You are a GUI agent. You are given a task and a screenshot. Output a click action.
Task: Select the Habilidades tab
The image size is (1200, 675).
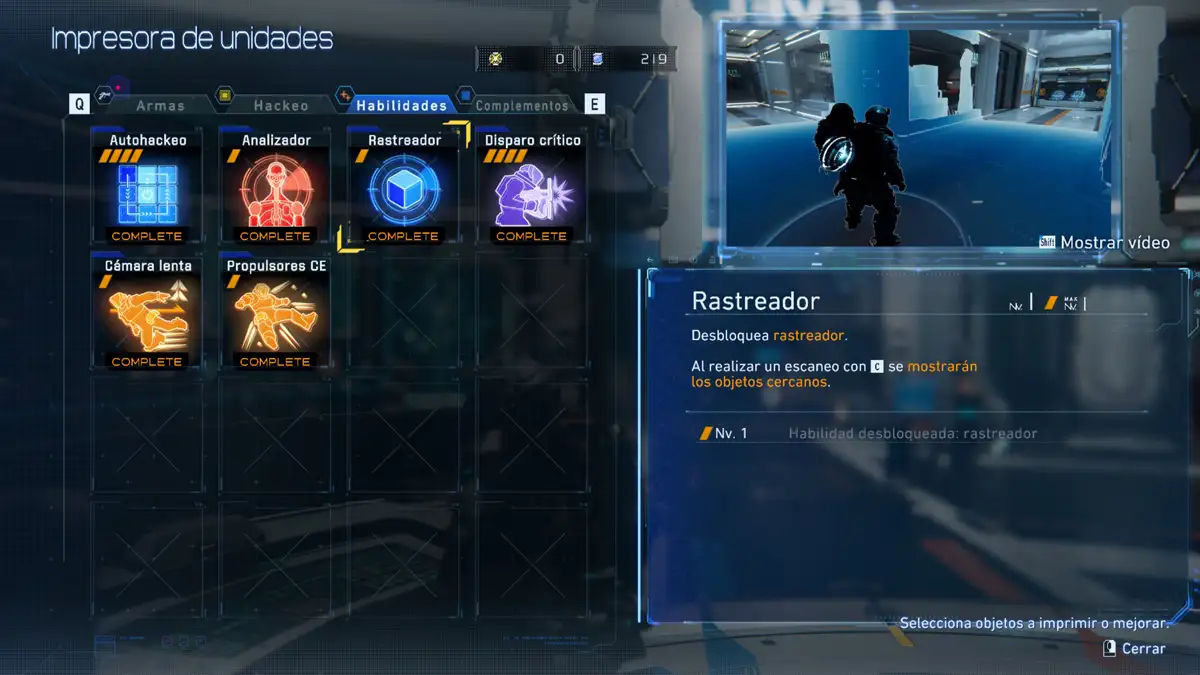[x=401, y=105]
